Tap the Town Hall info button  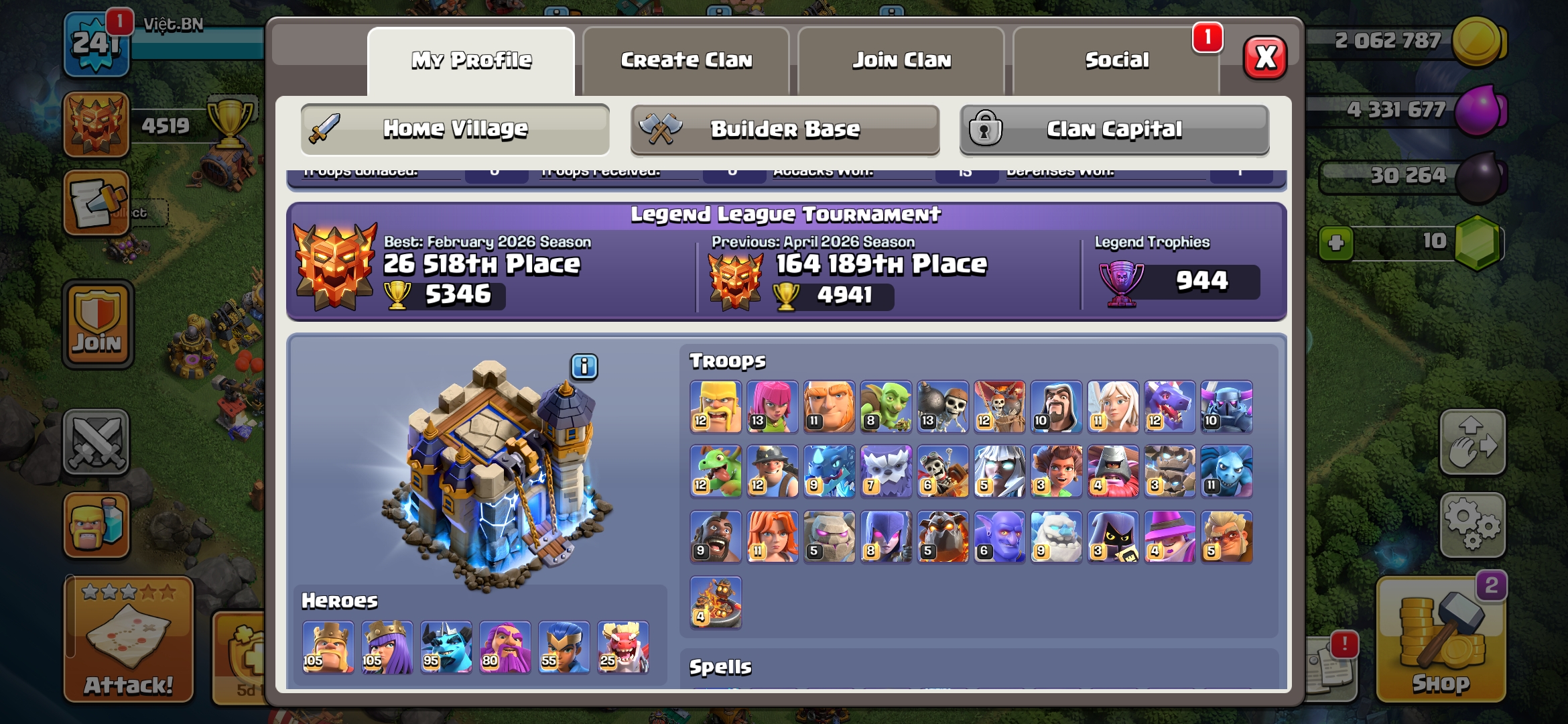pos(584,367)
